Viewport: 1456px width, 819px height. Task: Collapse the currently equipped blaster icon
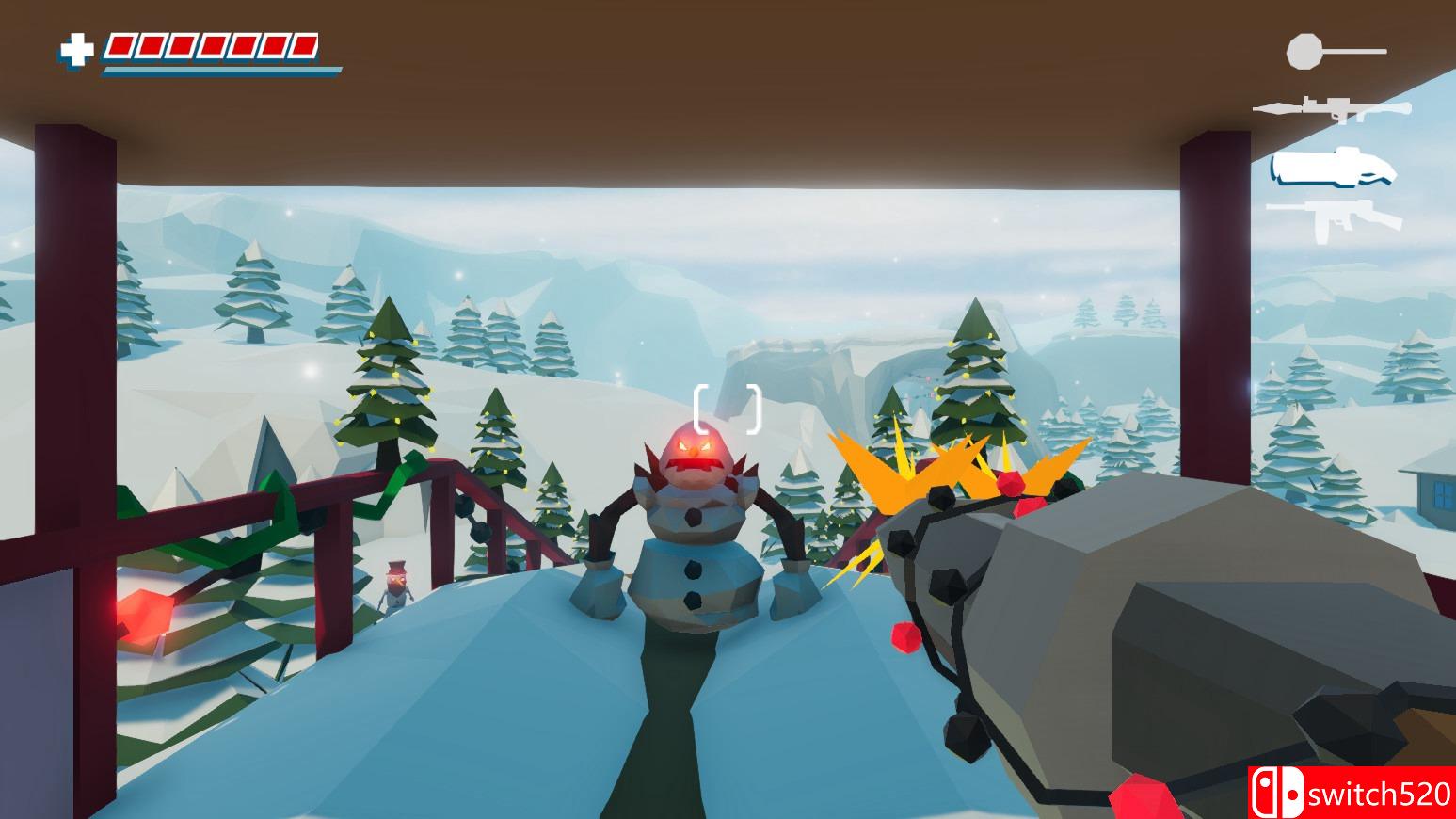(1332, 169)
